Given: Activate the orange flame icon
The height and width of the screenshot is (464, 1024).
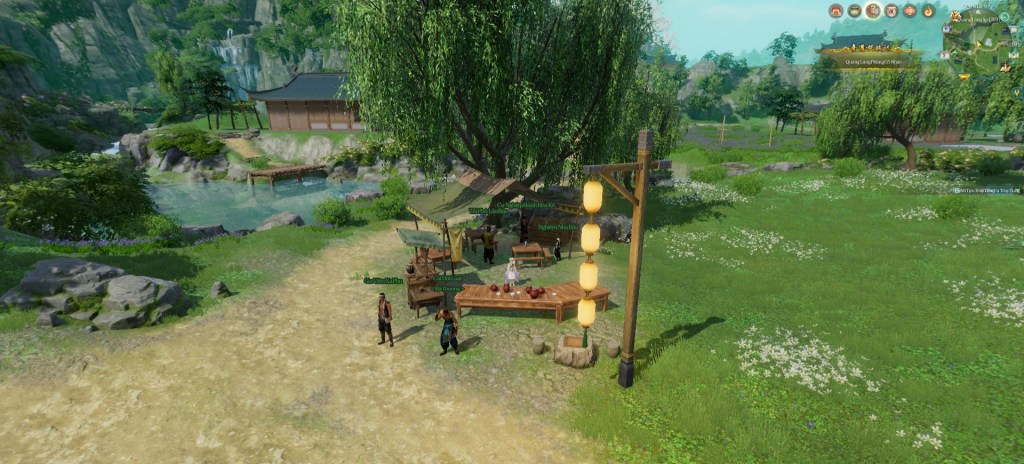Looking at the screenshot, I should click(928, 11).
